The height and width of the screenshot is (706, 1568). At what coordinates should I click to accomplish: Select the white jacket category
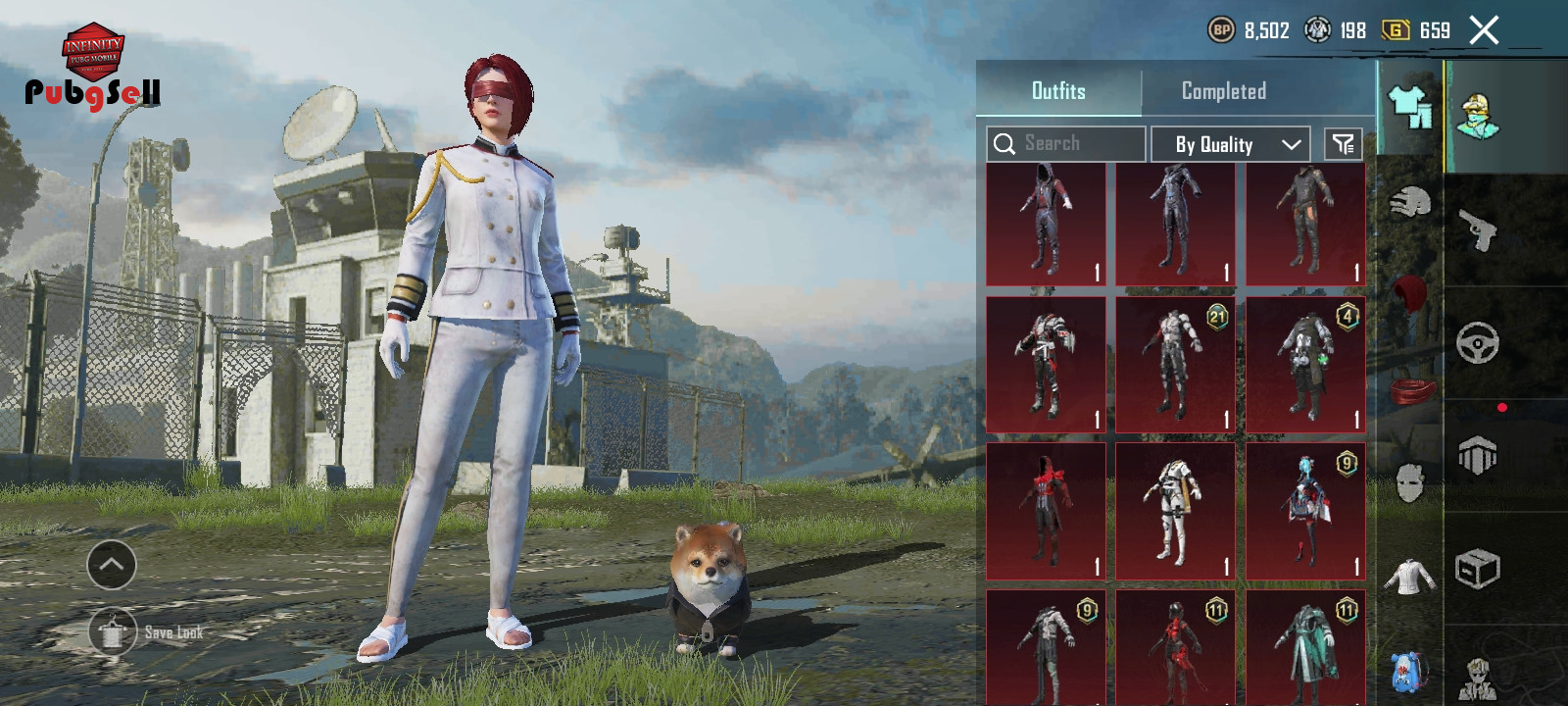1410,577
